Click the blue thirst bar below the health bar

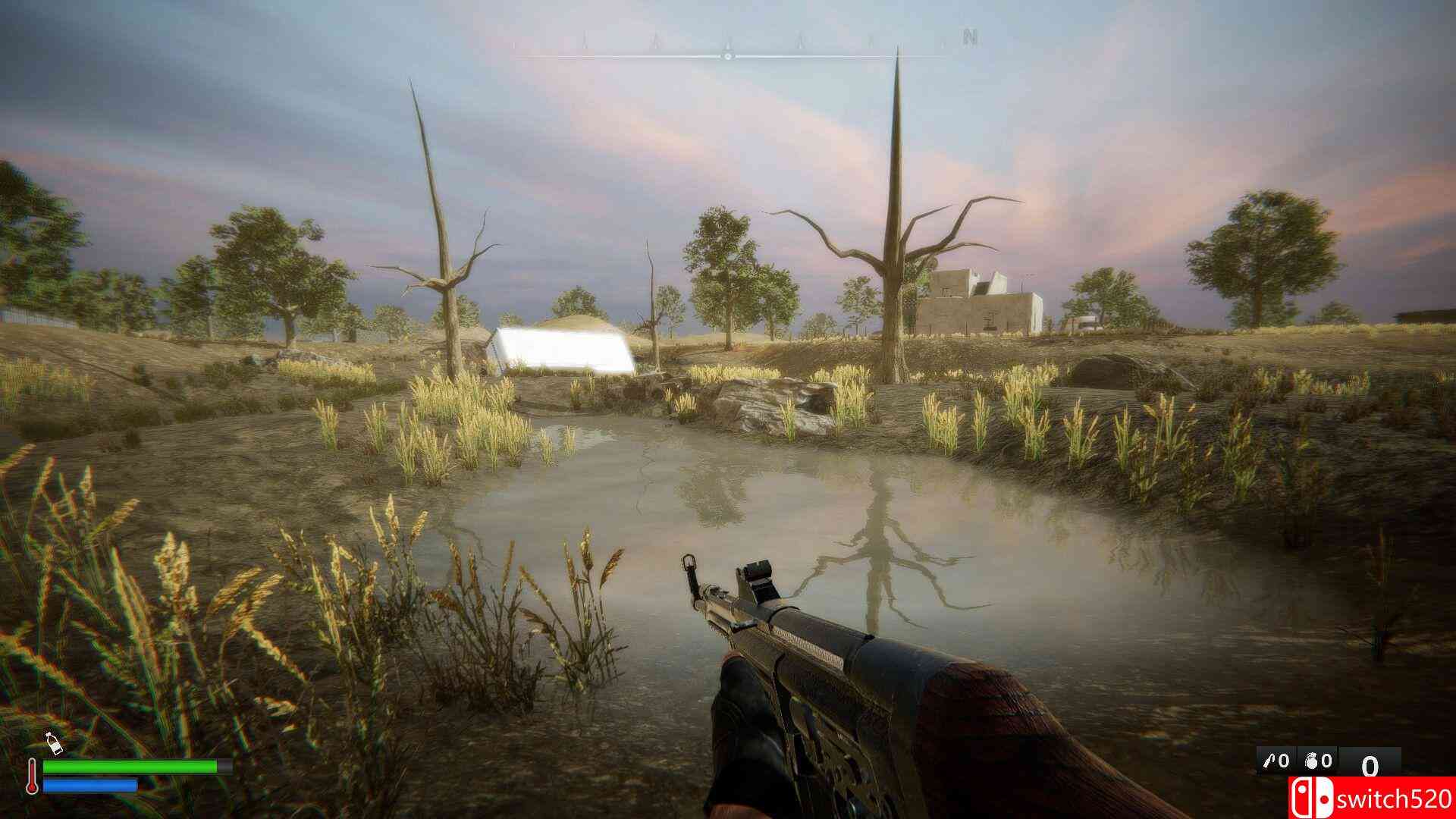pos(89,786)
